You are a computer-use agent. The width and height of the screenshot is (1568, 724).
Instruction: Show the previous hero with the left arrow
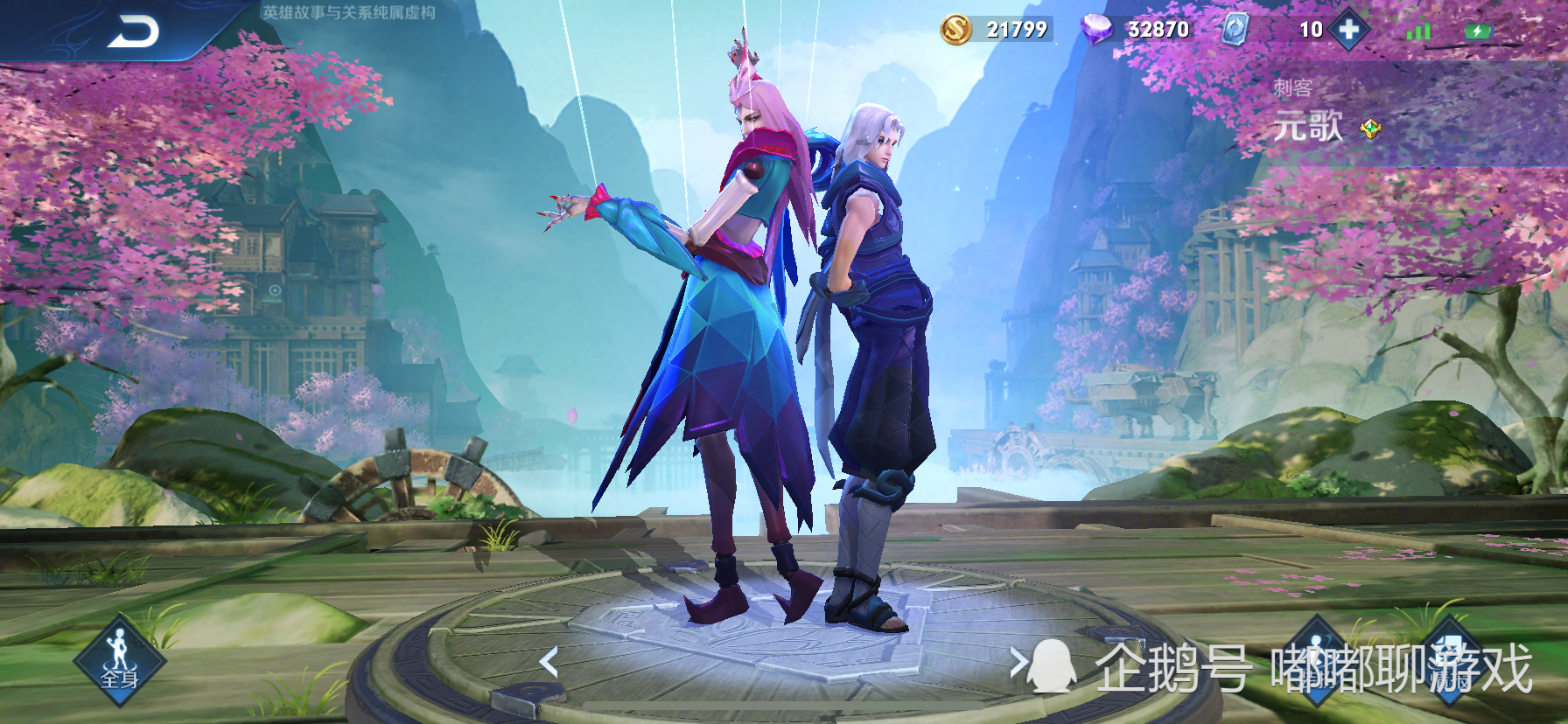click(x=549, y=662)
